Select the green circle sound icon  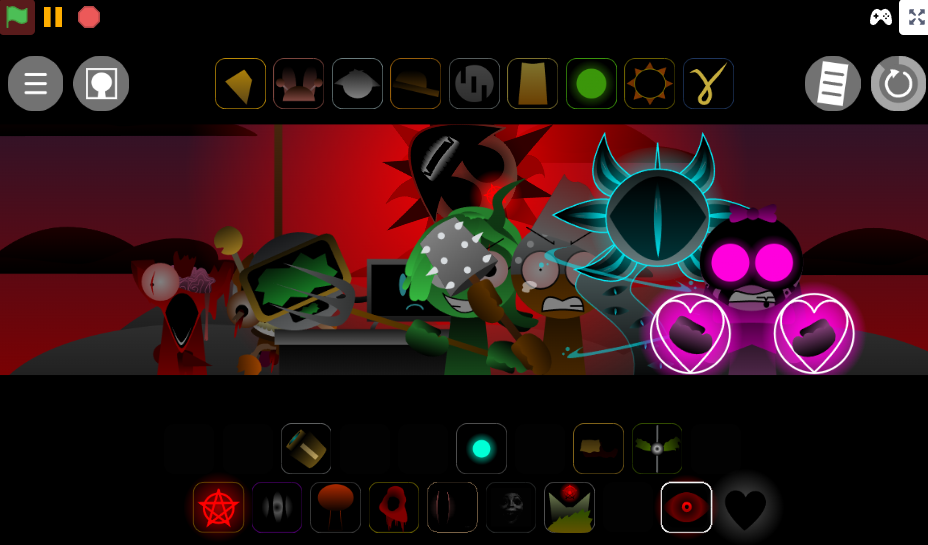tap(591, 83)
